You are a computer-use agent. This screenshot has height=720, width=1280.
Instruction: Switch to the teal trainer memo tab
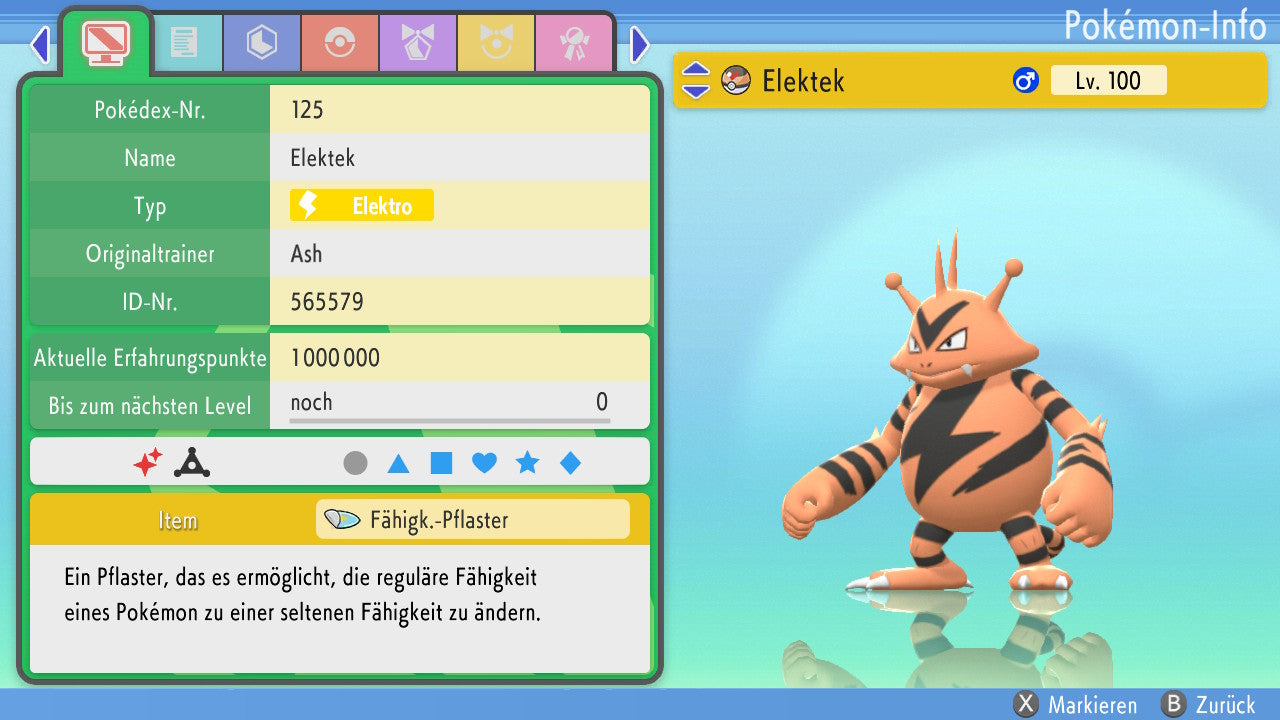point(184,43)
